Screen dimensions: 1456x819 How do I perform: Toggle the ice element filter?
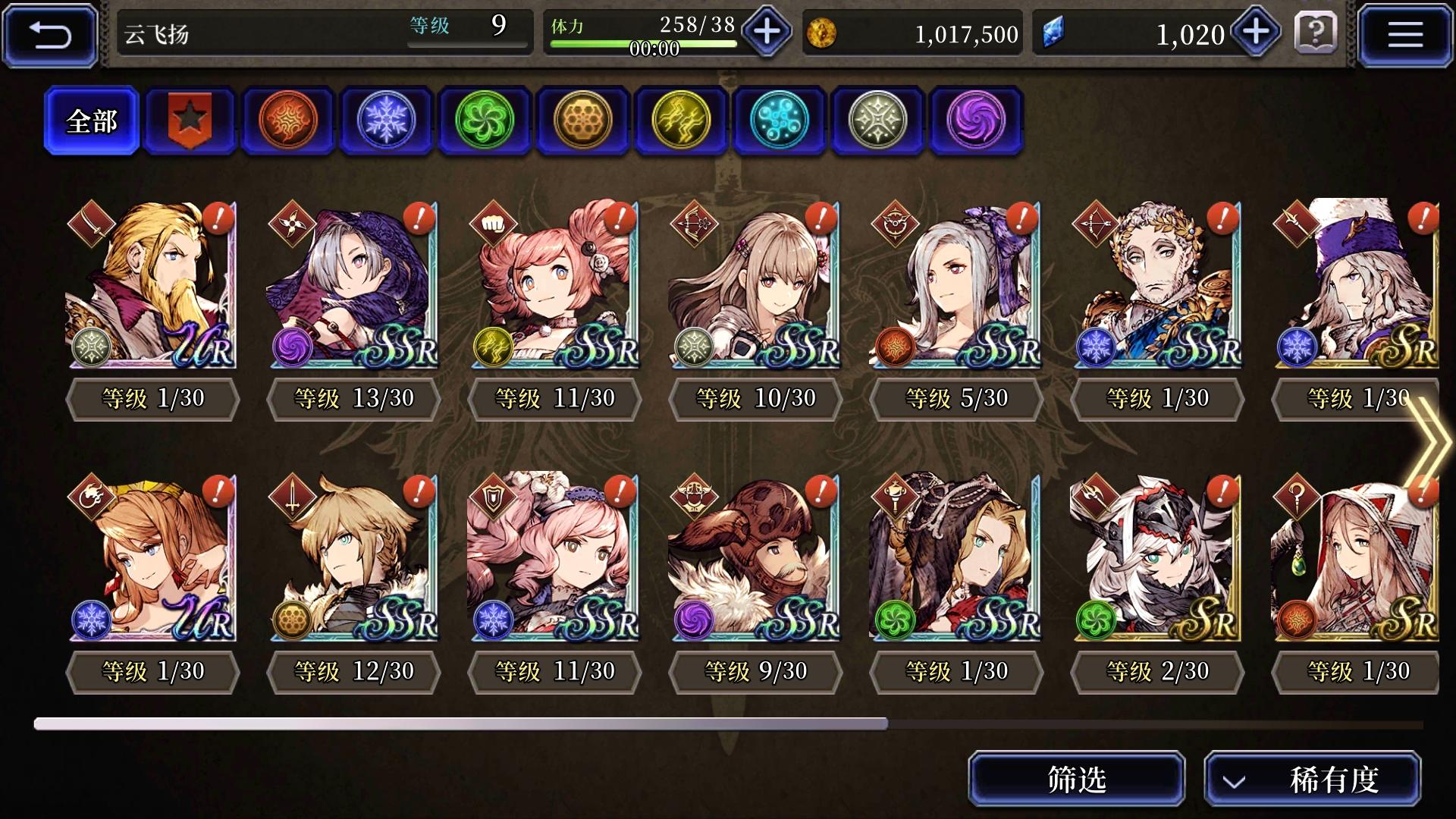386,121
